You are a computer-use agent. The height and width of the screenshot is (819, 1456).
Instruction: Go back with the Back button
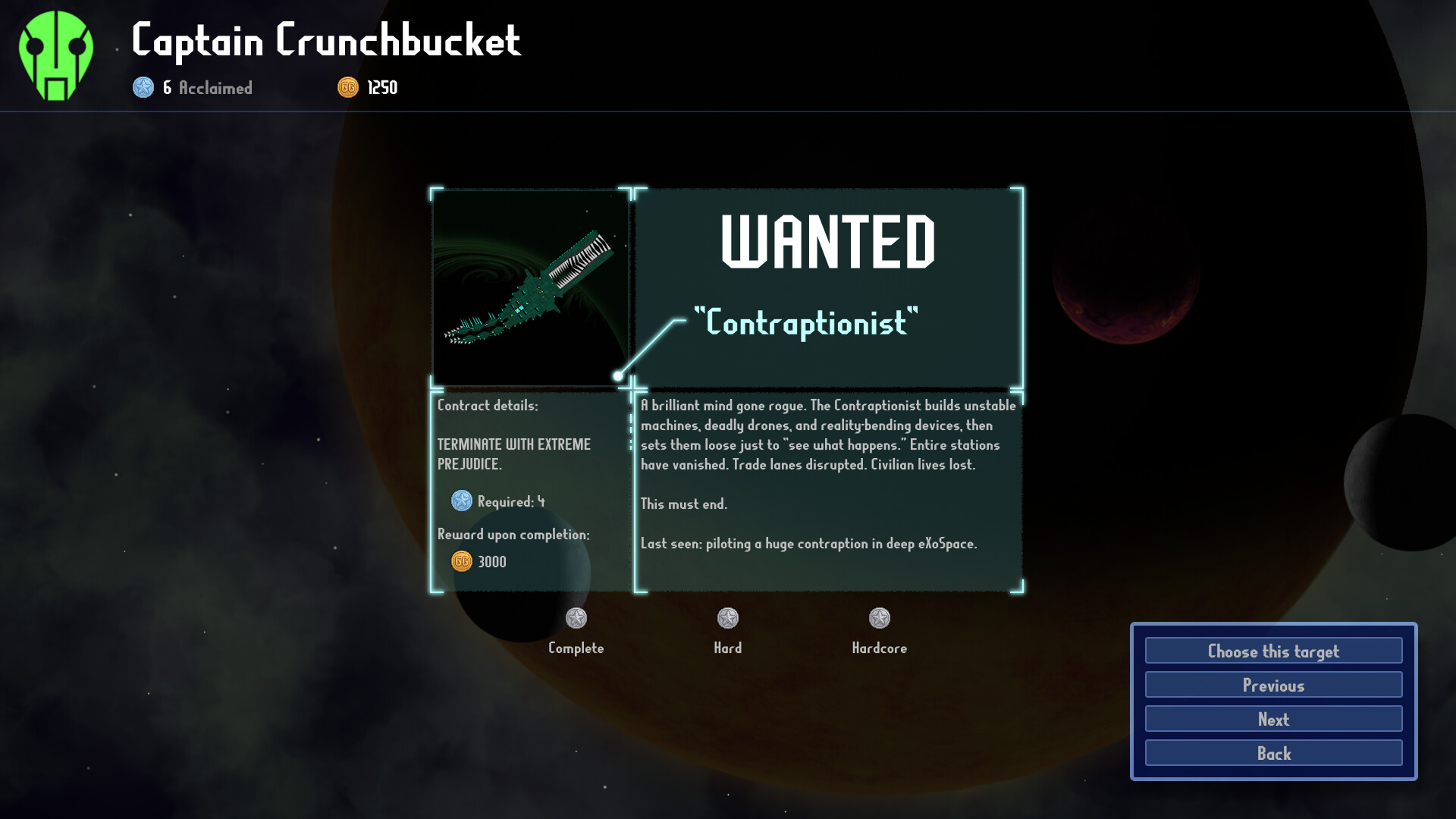point(1272,753)
